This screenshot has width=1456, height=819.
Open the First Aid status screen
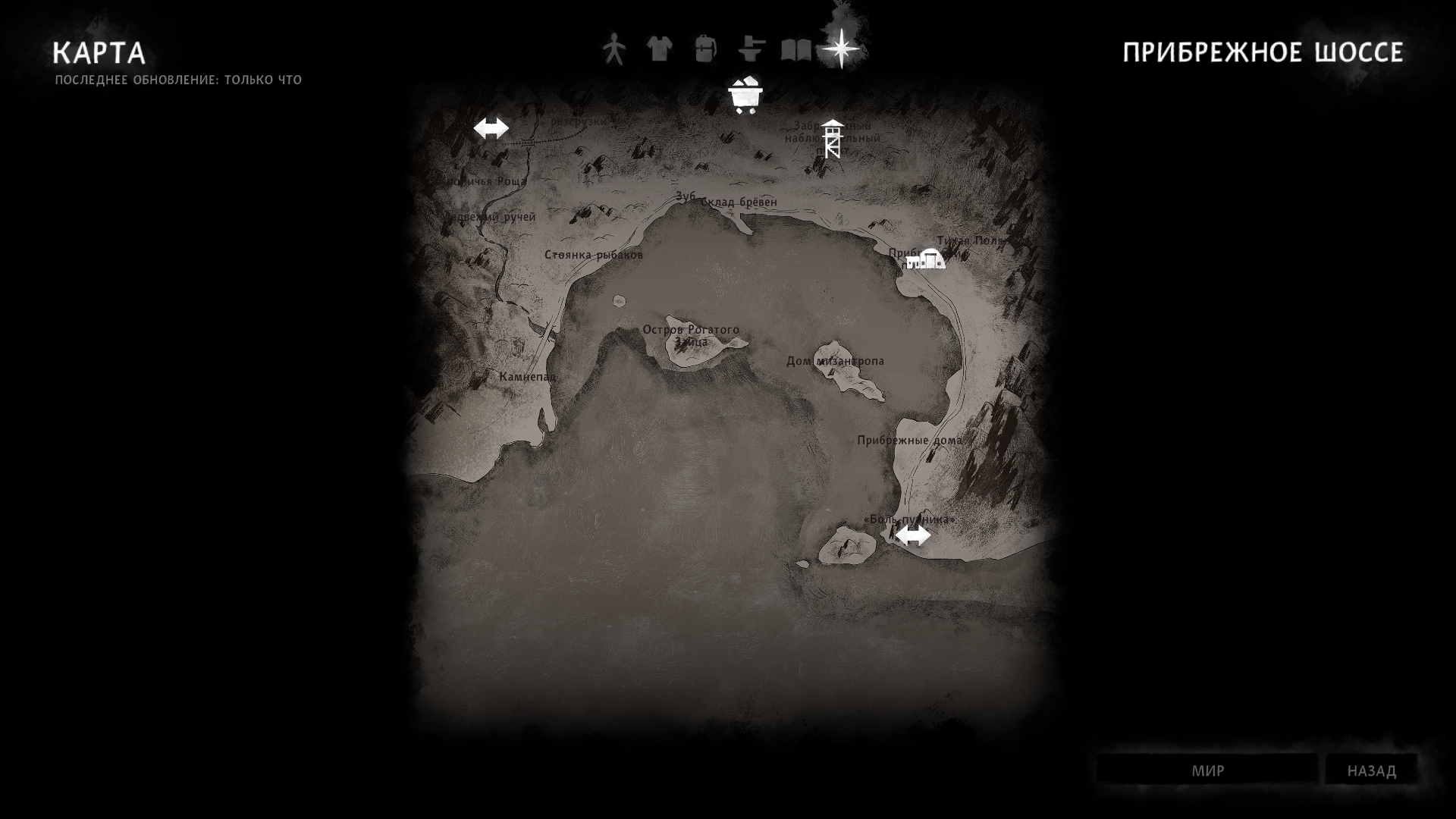click(614, 49)
